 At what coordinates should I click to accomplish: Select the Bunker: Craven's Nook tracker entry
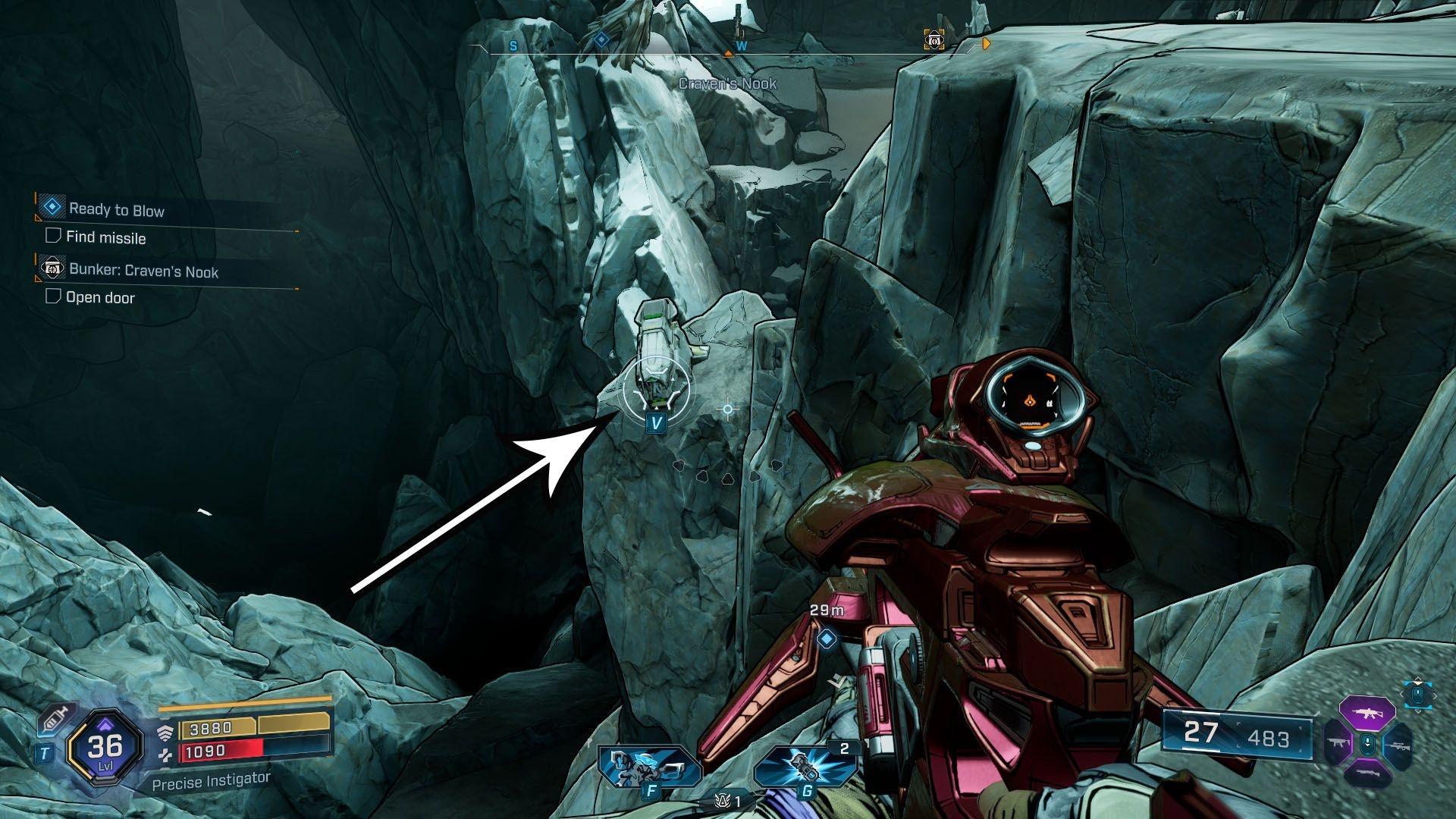143,271
